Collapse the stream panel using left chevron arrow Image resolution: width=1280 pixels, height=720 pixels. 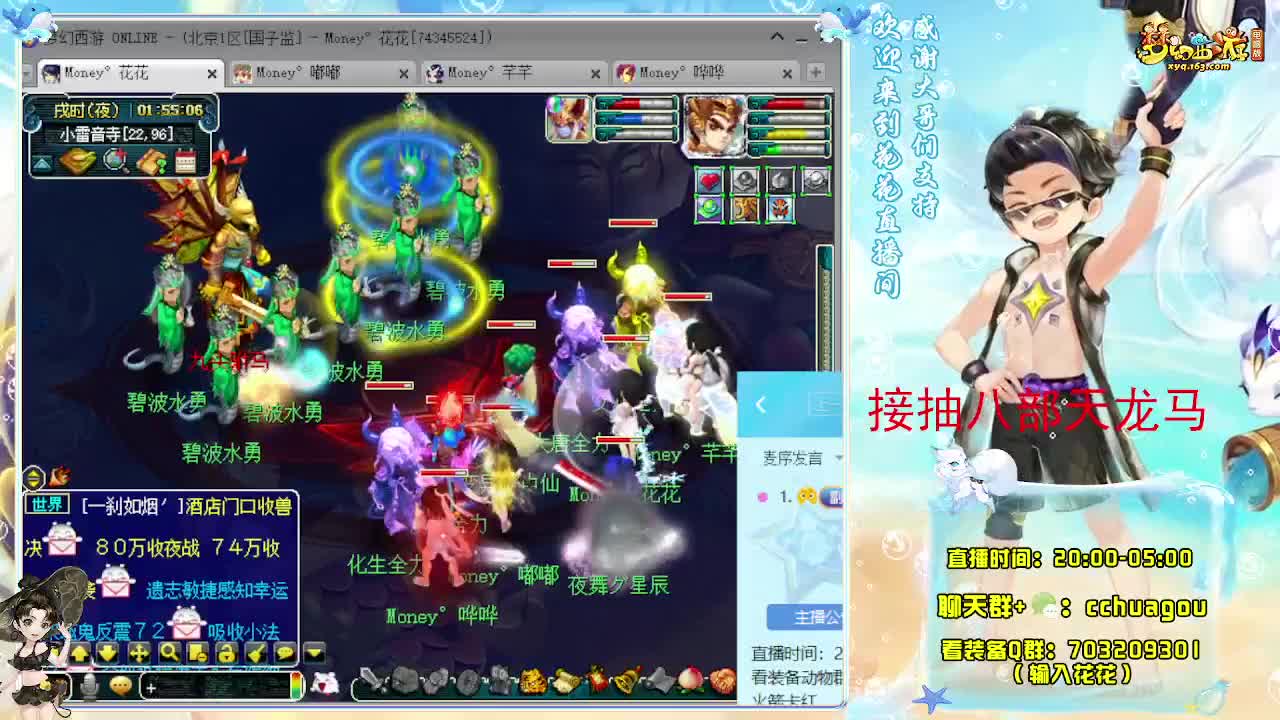(x=761, y=406)
